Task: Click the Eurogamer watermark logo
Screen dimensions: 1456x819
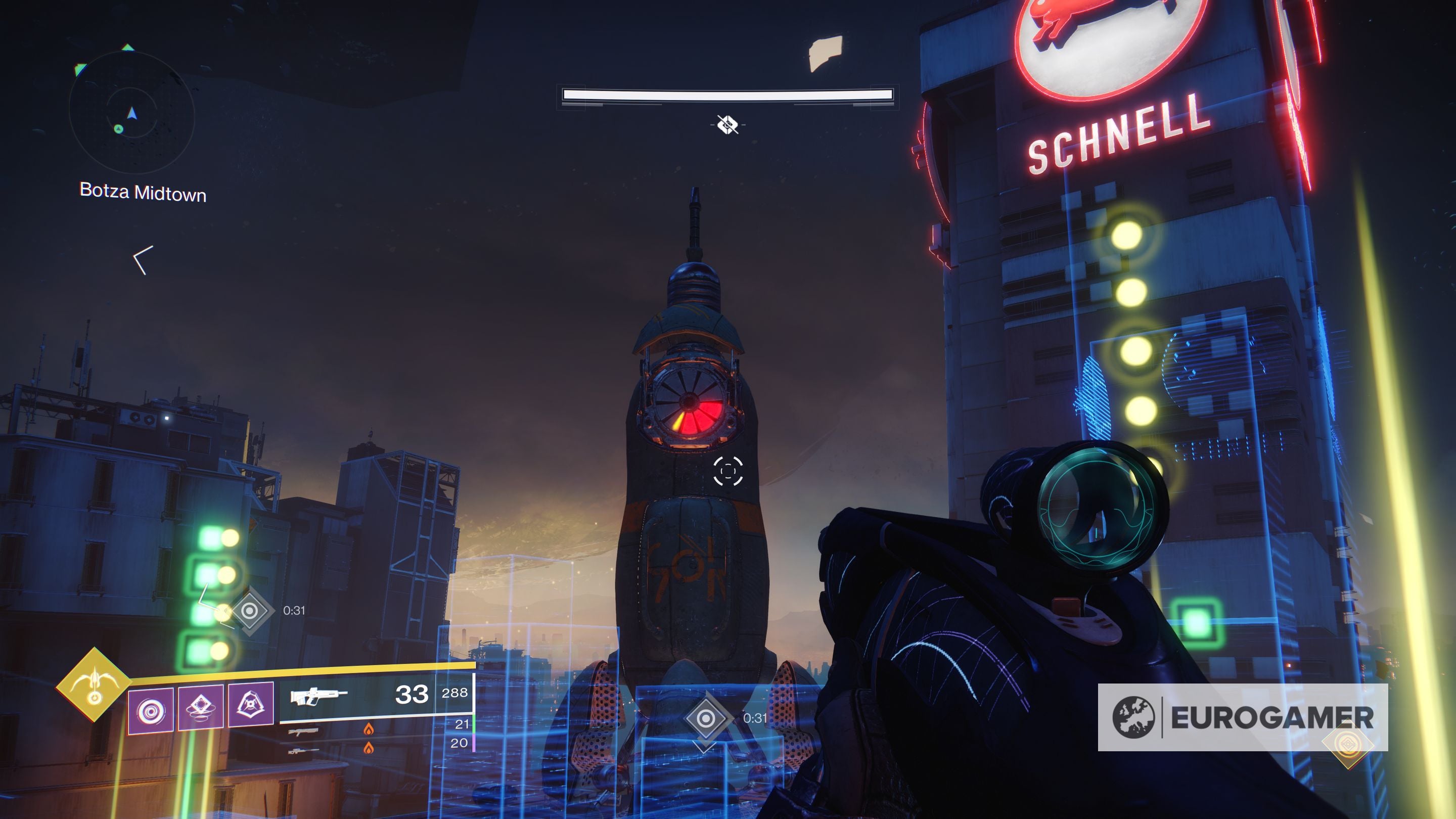Action: 1242,717
